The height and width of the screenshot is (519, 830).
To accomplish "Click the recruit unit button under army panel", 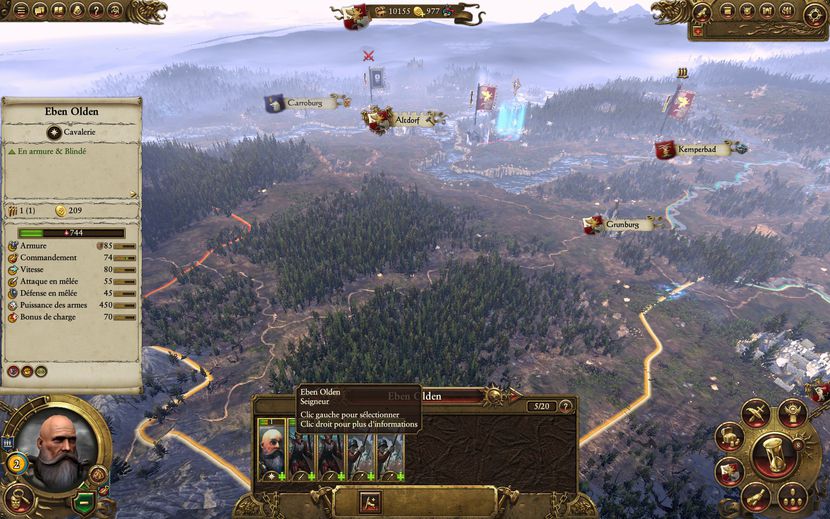I will (369, 500).
